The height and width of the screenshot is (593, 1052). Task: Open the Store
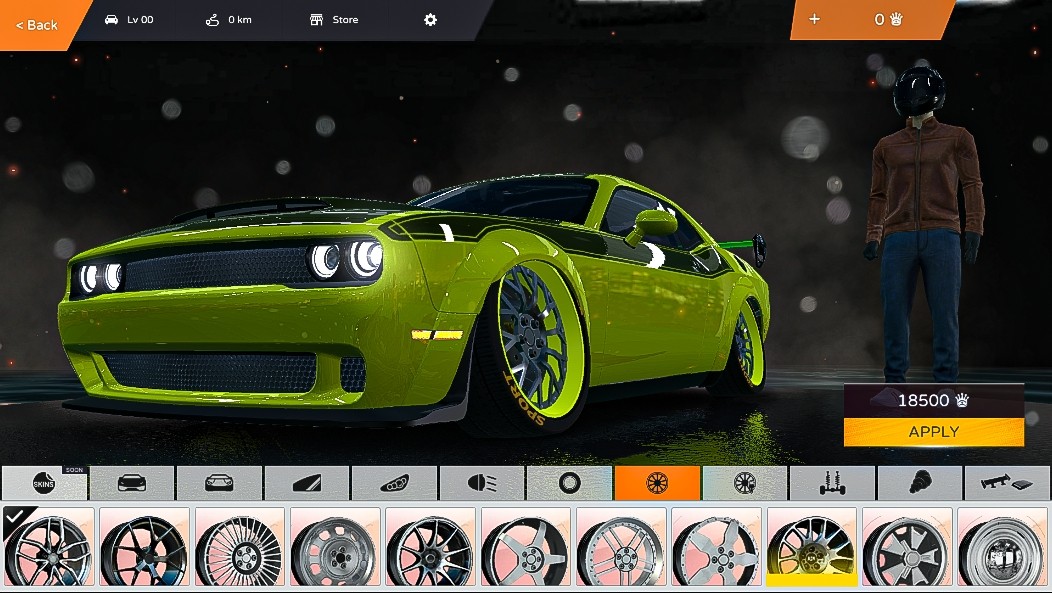click(x=334, y=20)
